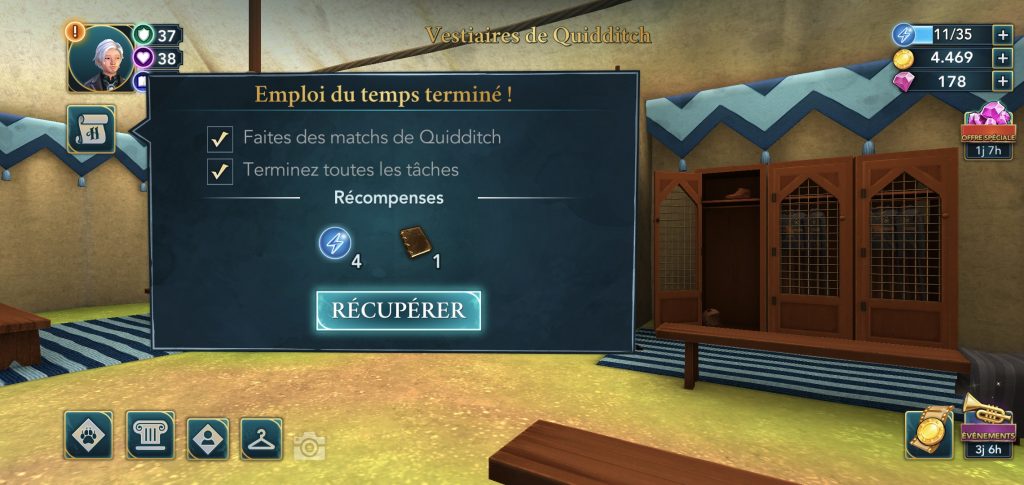Collect rewards with the Récupérer button
1024x485 pixels.
pos(399,310)
